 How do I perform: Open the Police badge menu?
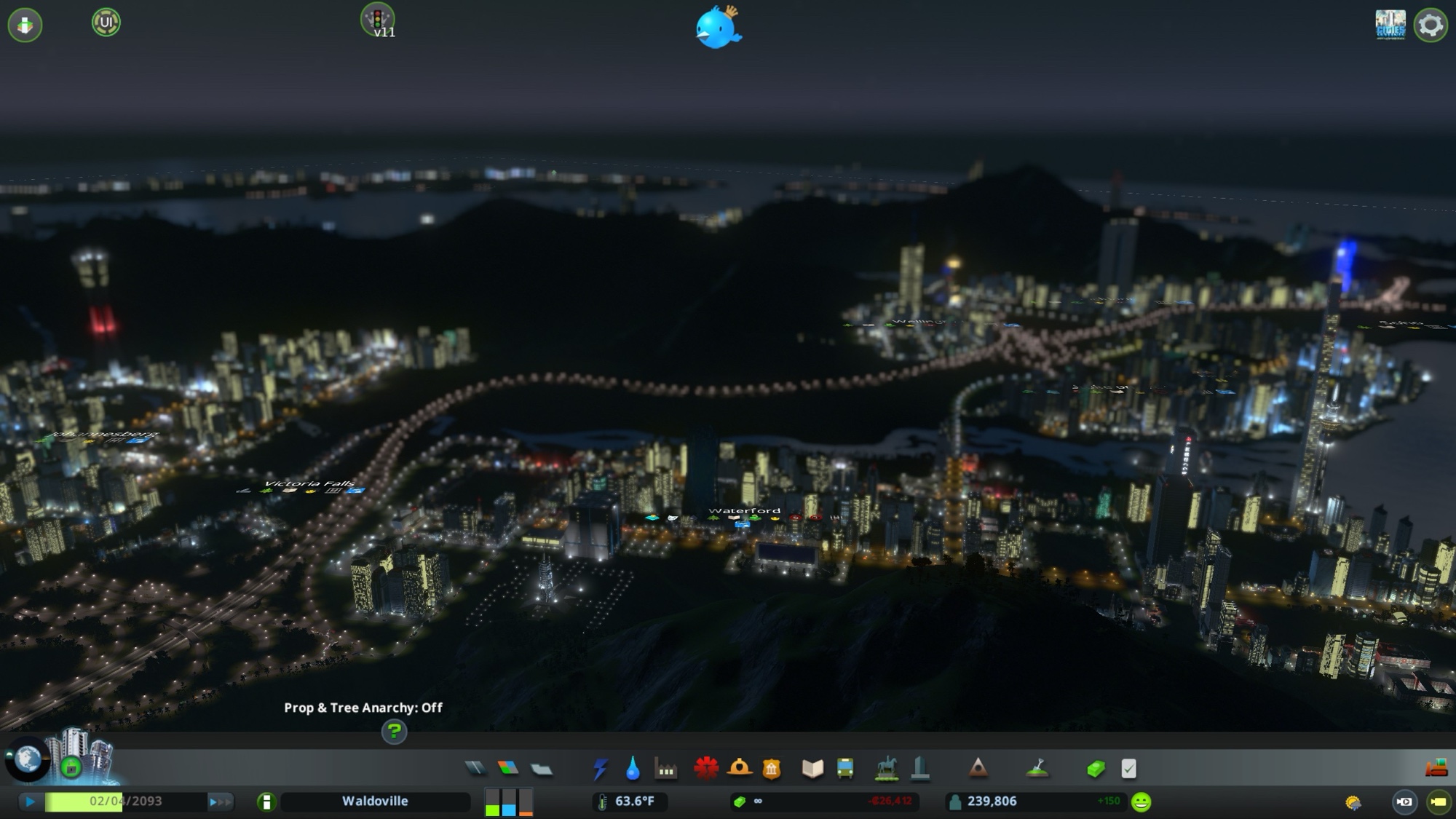pos(772,768)
